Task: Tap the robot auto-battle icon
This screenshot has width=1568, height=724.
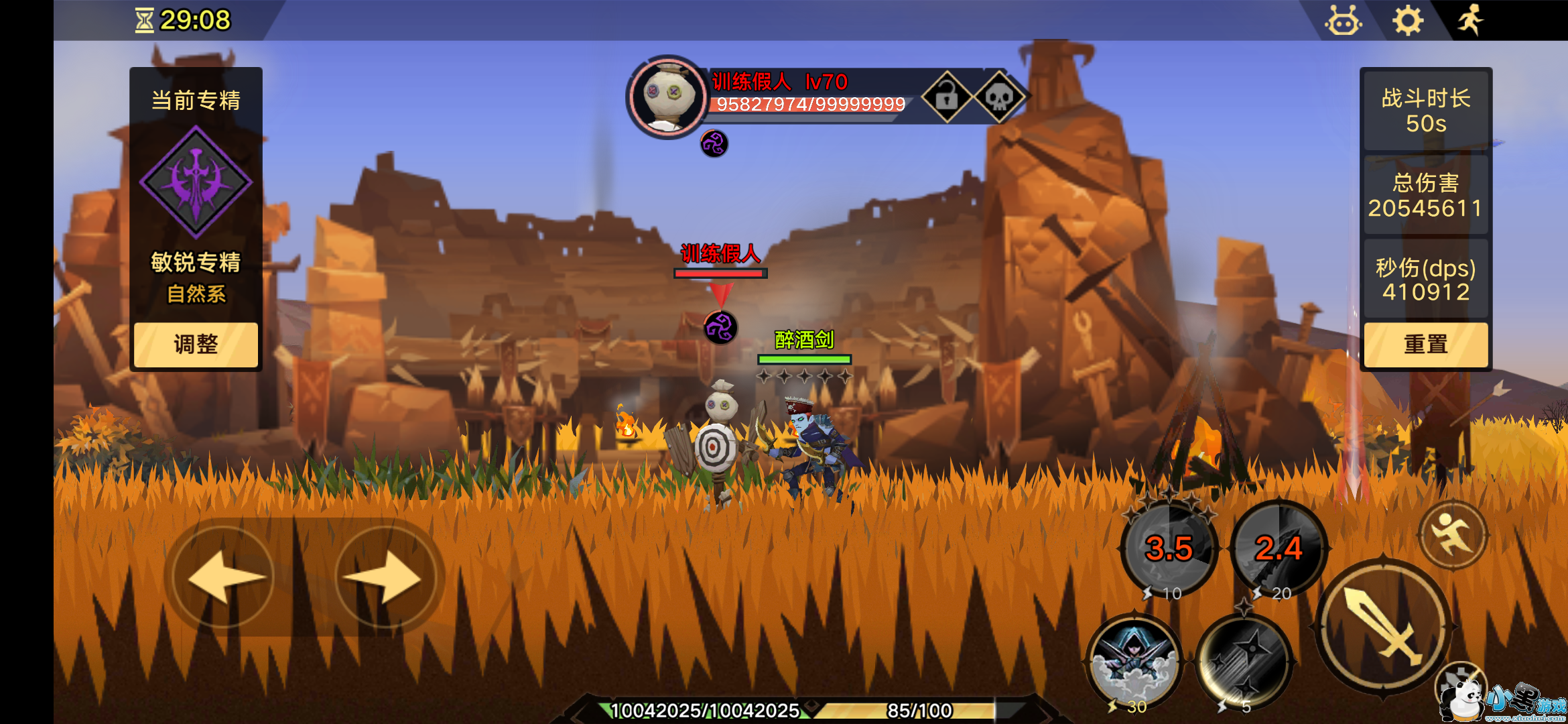Action: (1343, 21)
